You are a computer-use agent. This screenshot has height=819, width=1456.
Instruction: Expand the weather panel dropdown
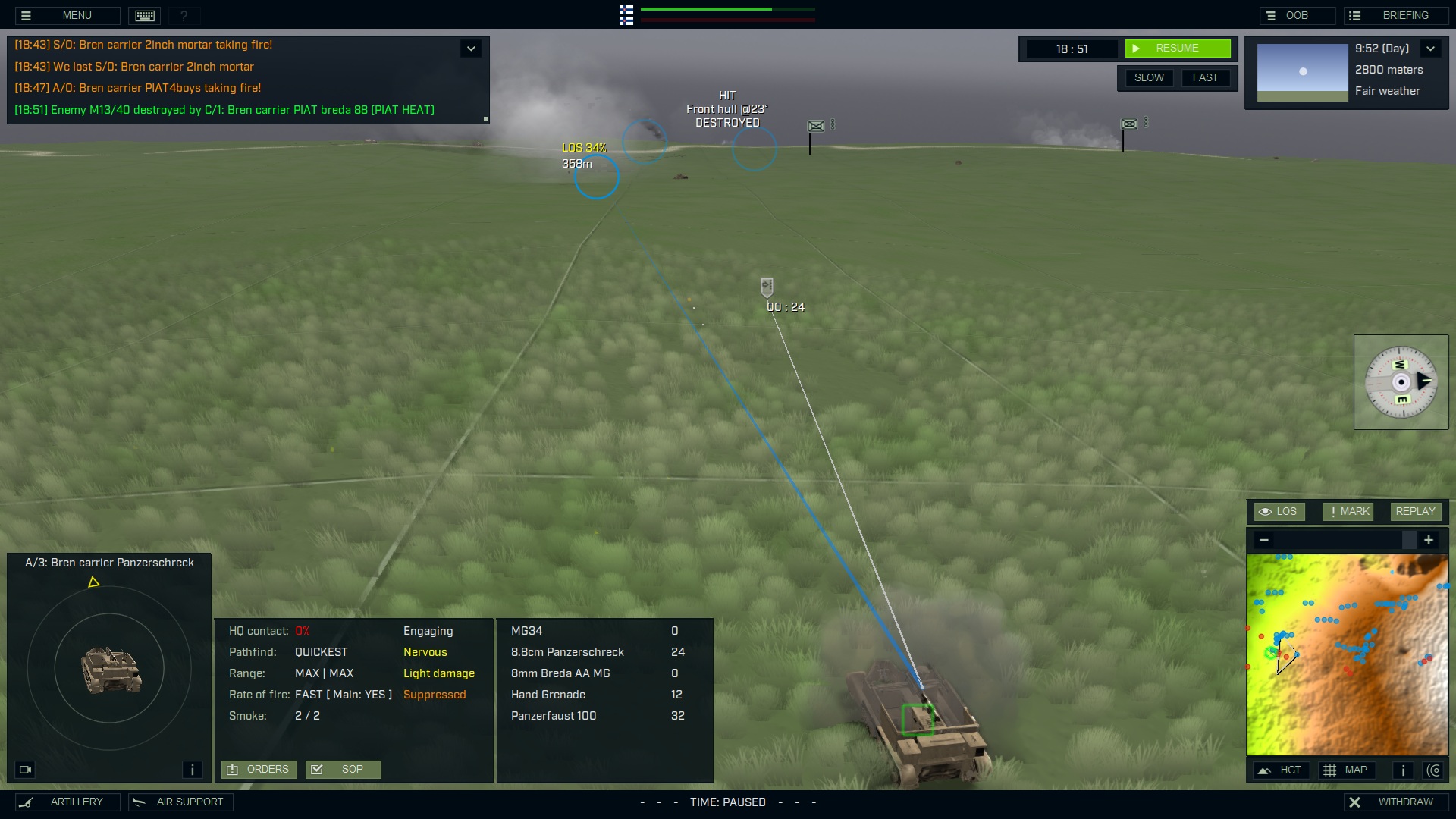coord(1432,48)
